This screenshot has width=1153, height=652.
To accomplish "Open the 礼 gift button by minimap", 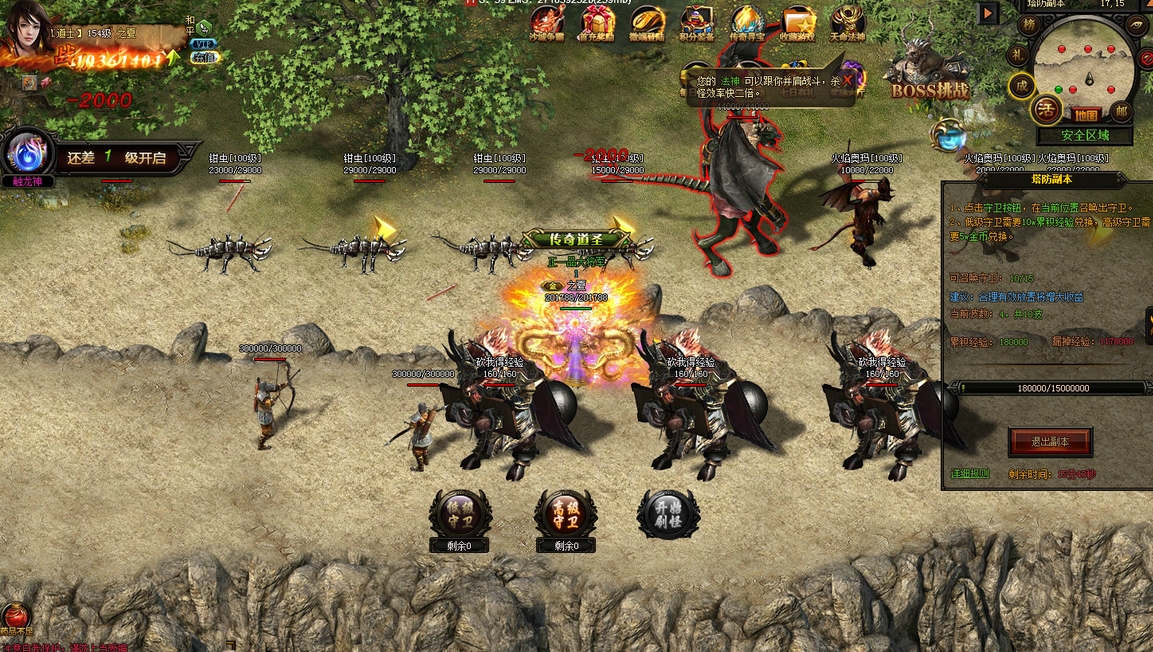I will tap(1017, 54).
